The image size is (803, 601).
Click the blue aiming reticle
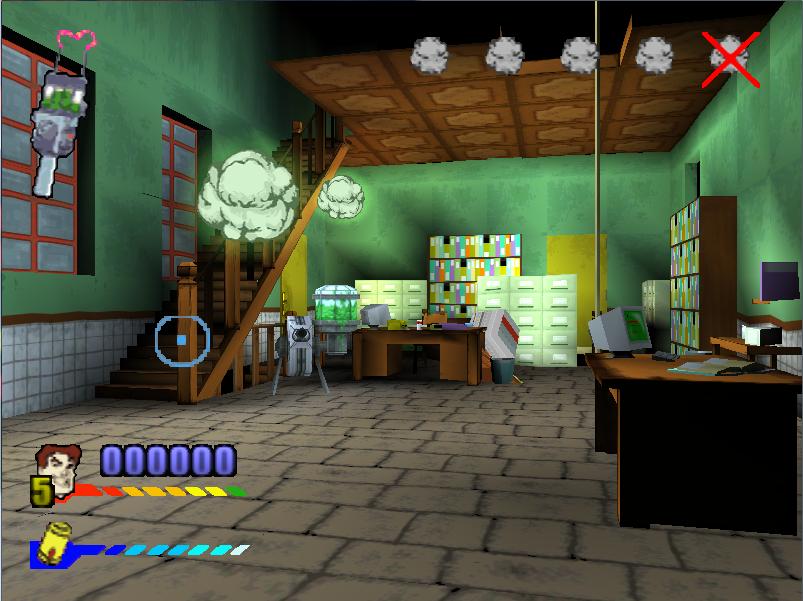tap(181, 340)
